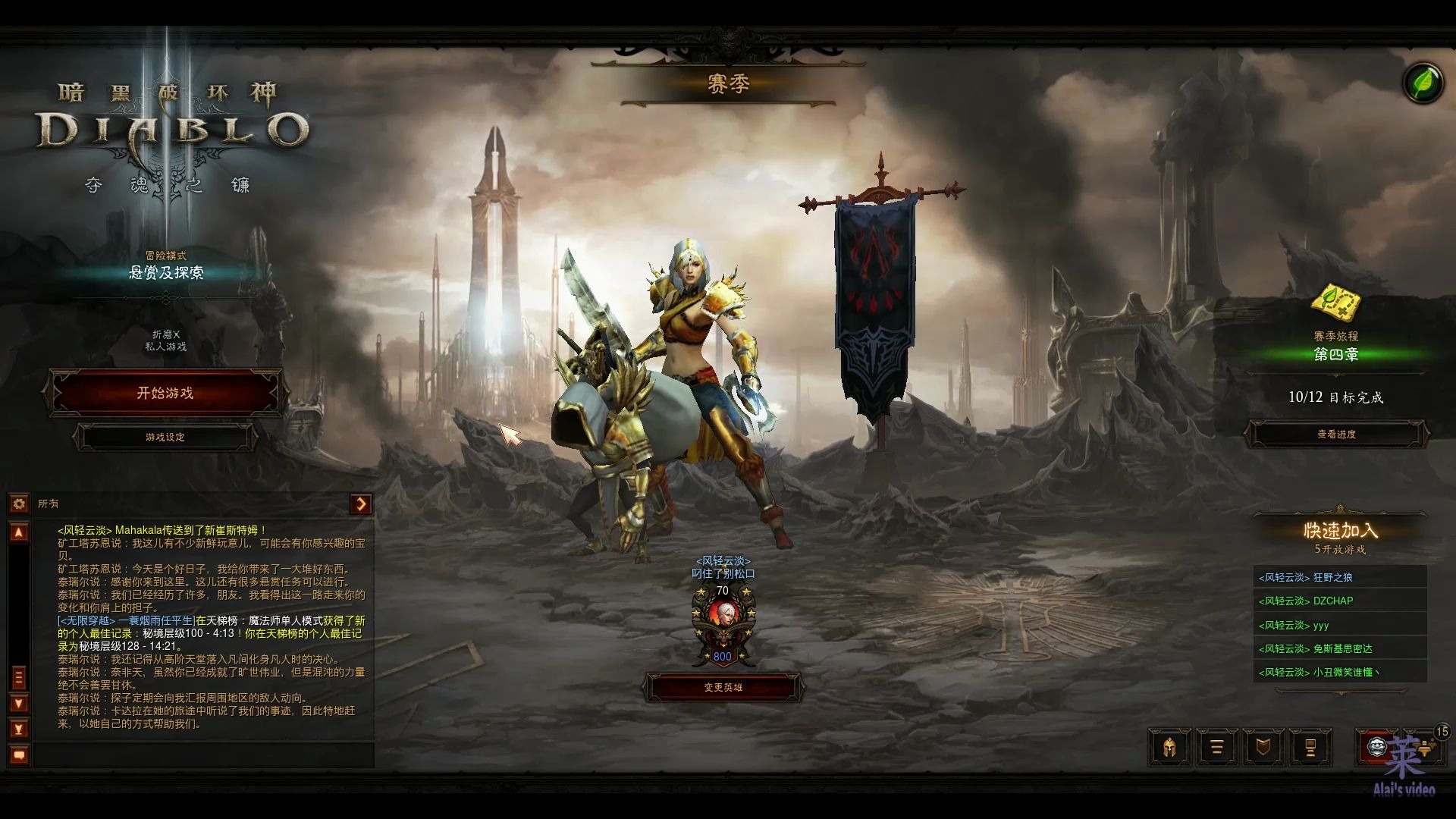Select the 悬赏及探索 adventure mode banner

pos(165,272)
